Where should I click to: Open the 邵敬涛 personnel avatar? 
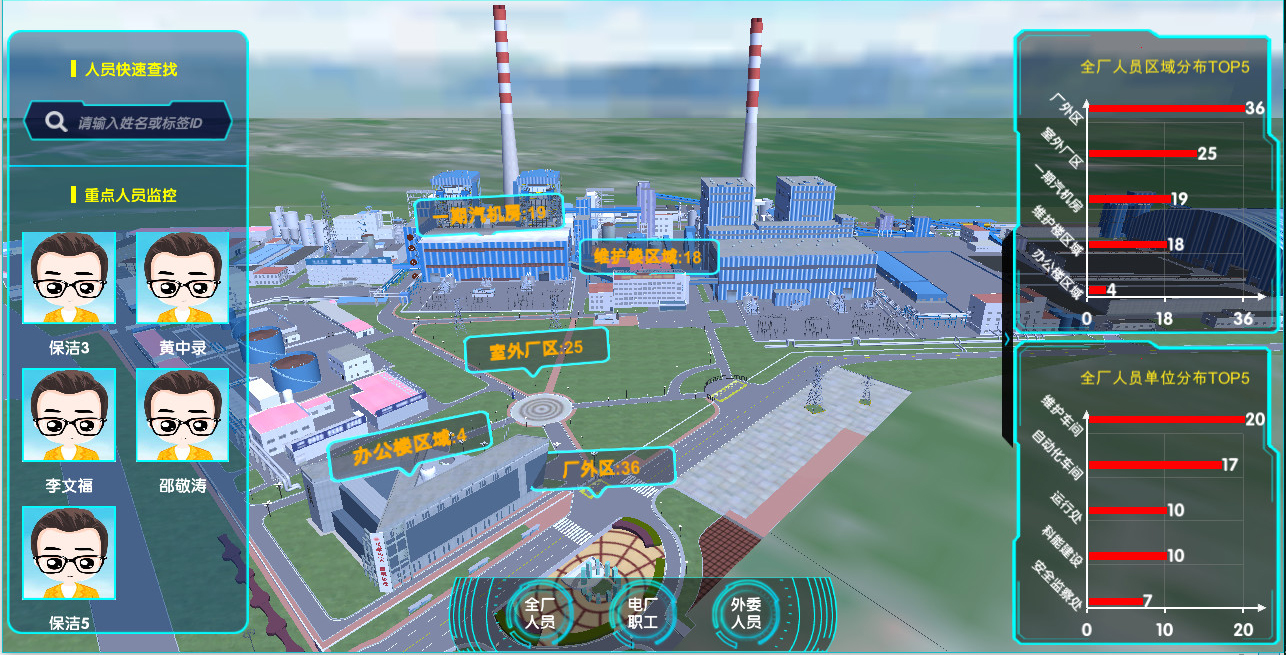(182, 415)
